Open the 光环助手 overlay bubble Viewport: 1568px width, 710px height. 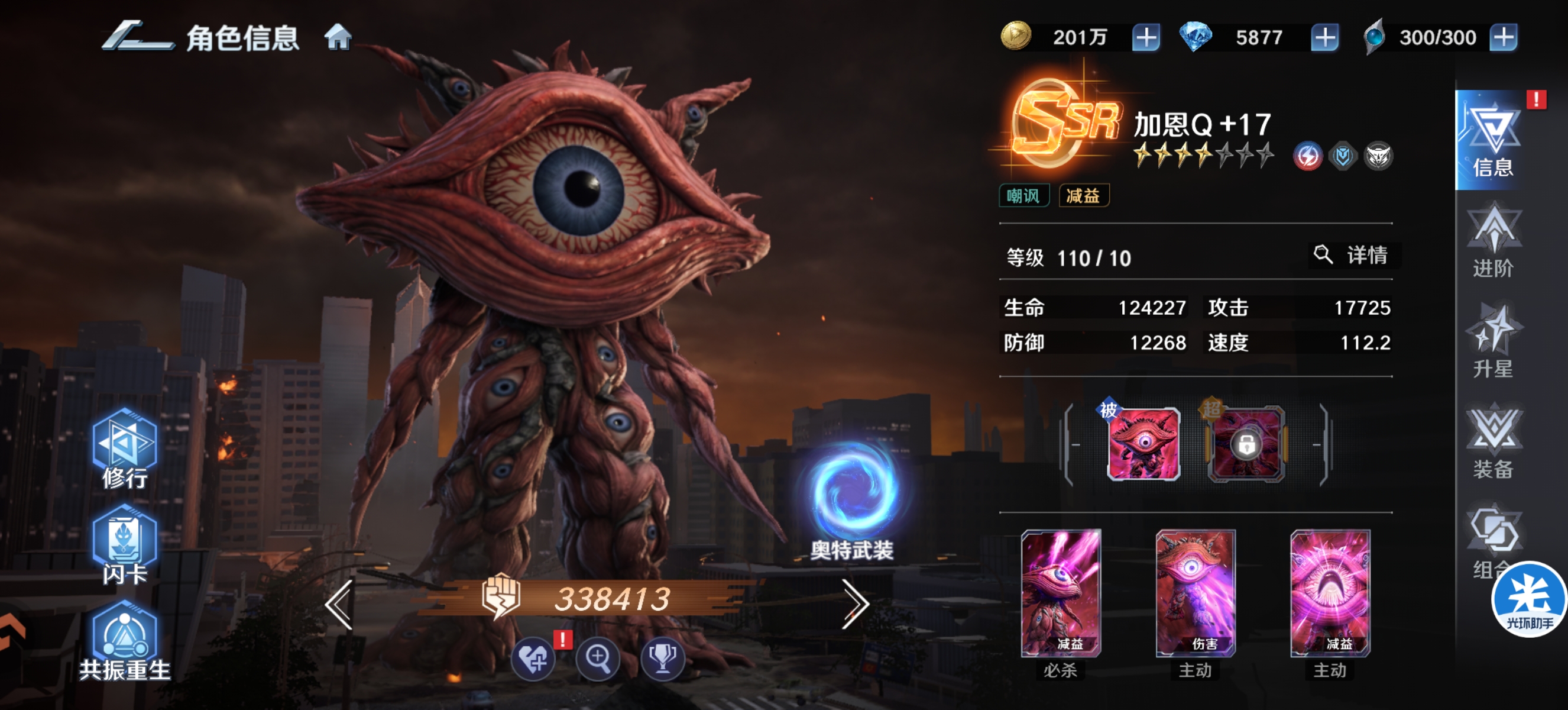click(1528, 600)
